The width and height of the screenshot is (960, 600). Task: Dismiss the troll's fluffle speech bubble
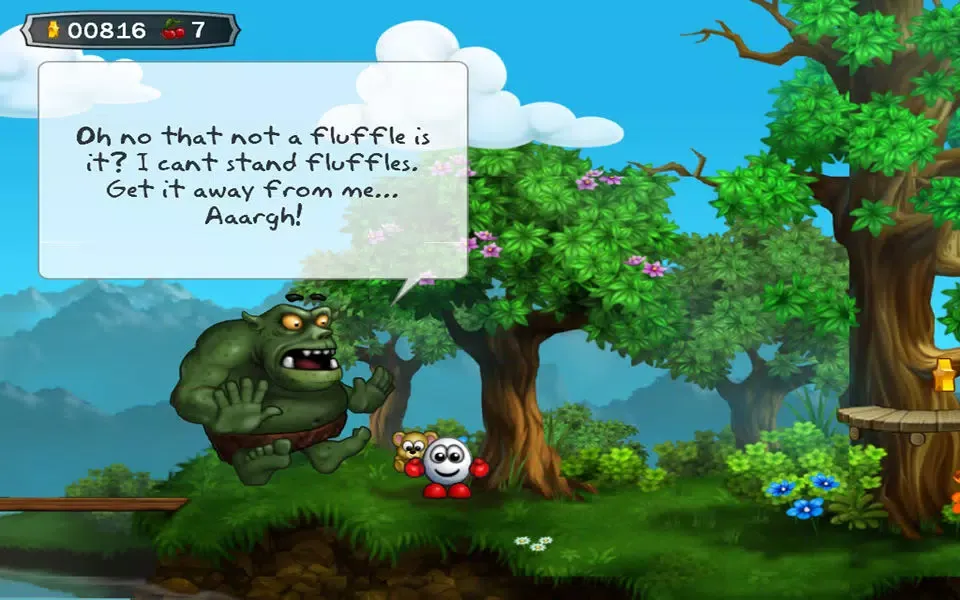253,170
